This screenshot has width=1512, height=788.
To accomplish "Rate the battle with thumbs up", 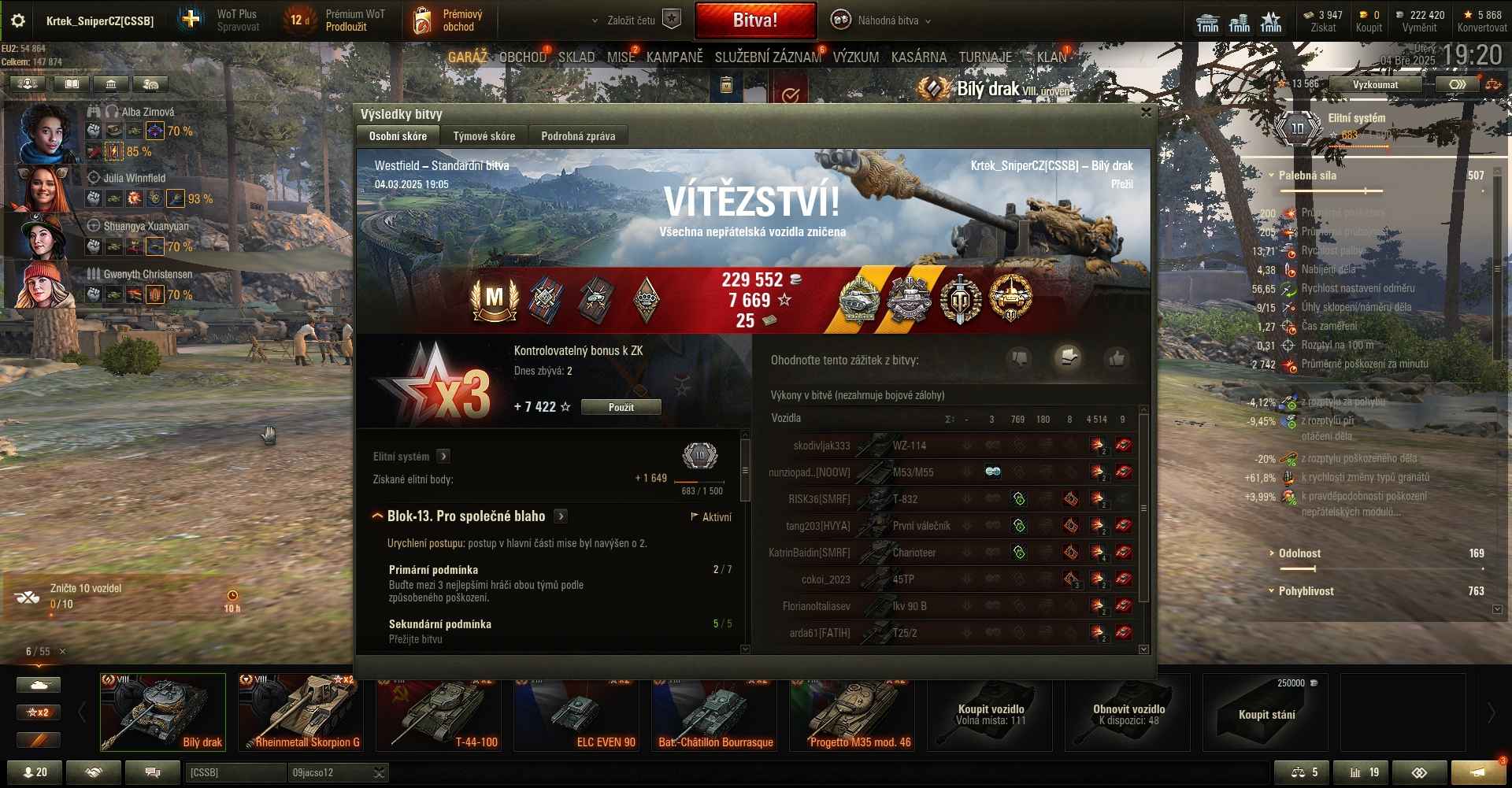I will click(1116, 359).
